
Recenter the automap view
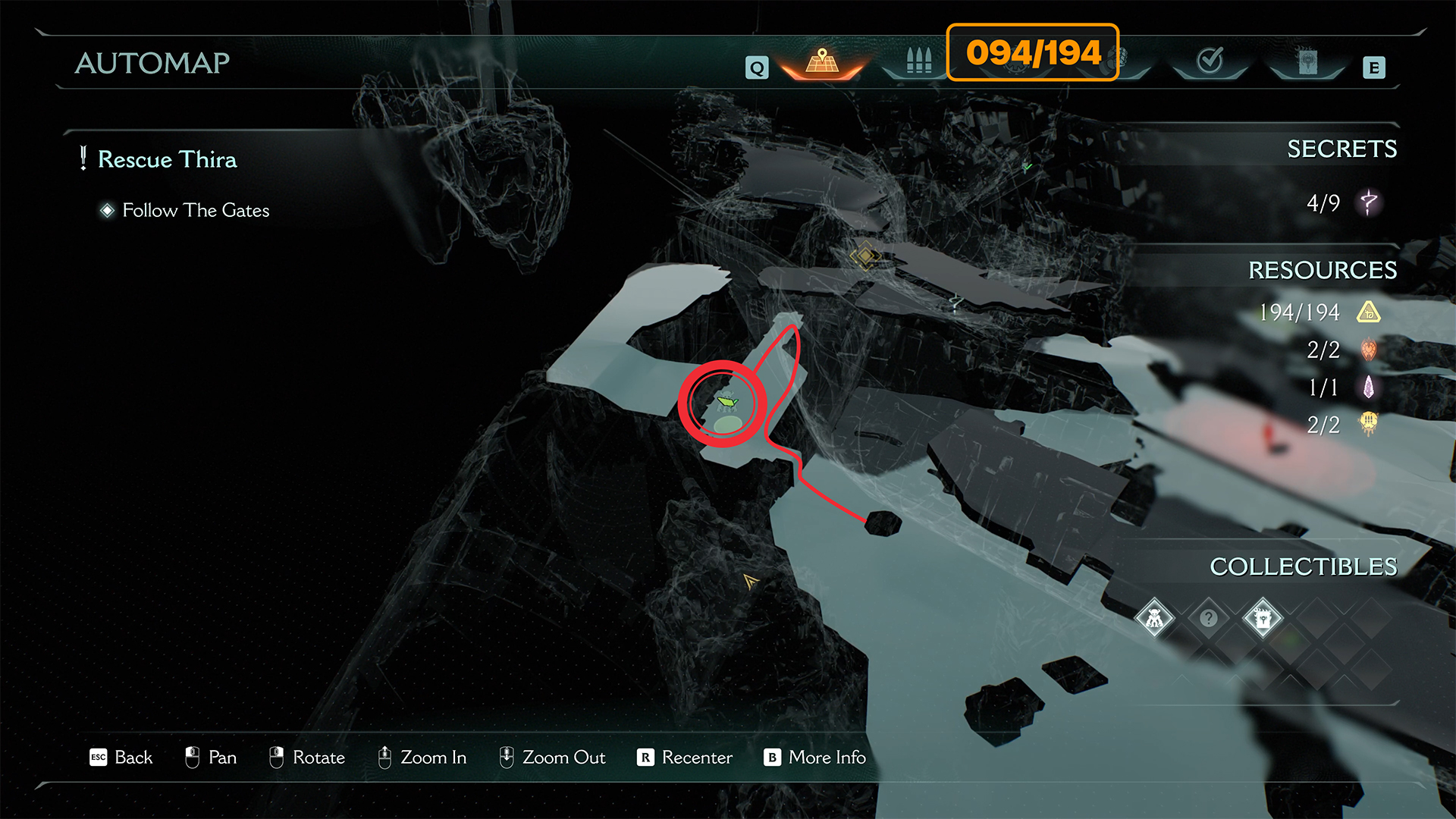tap(686, 758)
